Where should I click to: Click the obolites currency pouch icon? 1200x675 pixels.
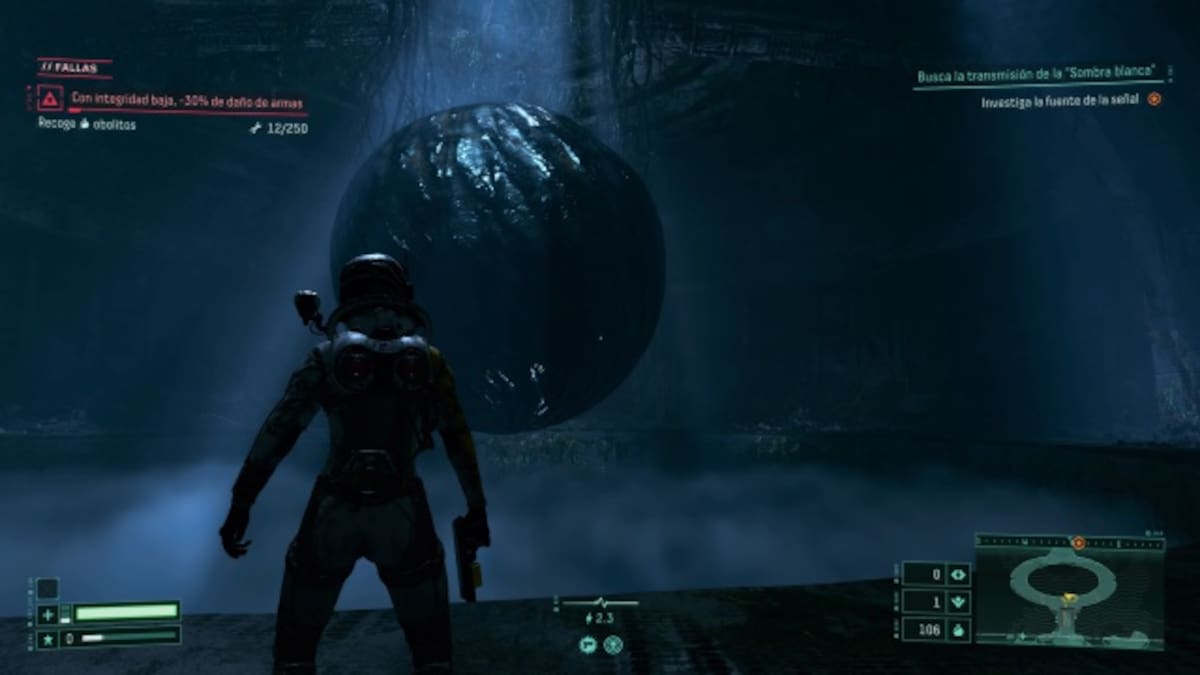(957, 630)
